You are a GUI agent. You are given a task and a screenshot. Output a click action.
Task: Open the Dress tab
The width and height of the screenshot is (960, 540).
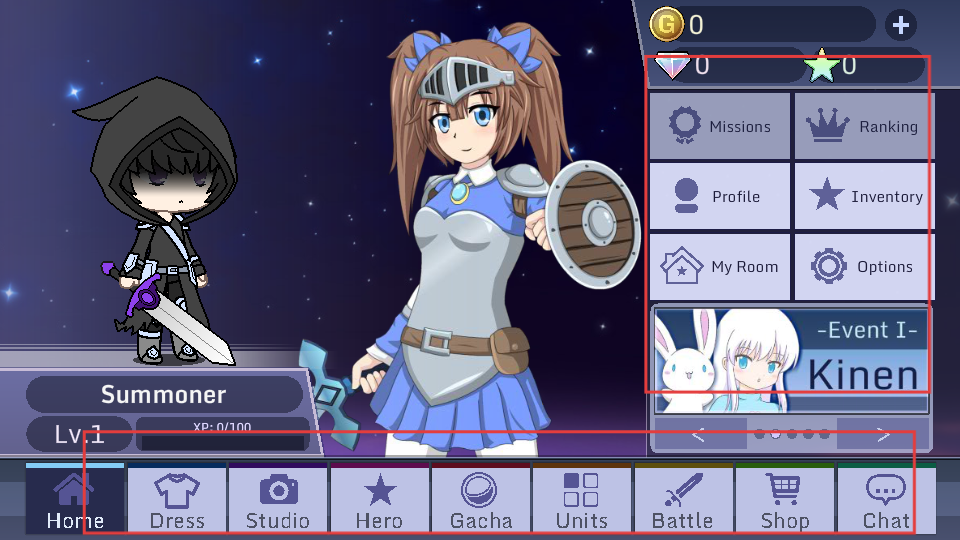tap(177, 499)
